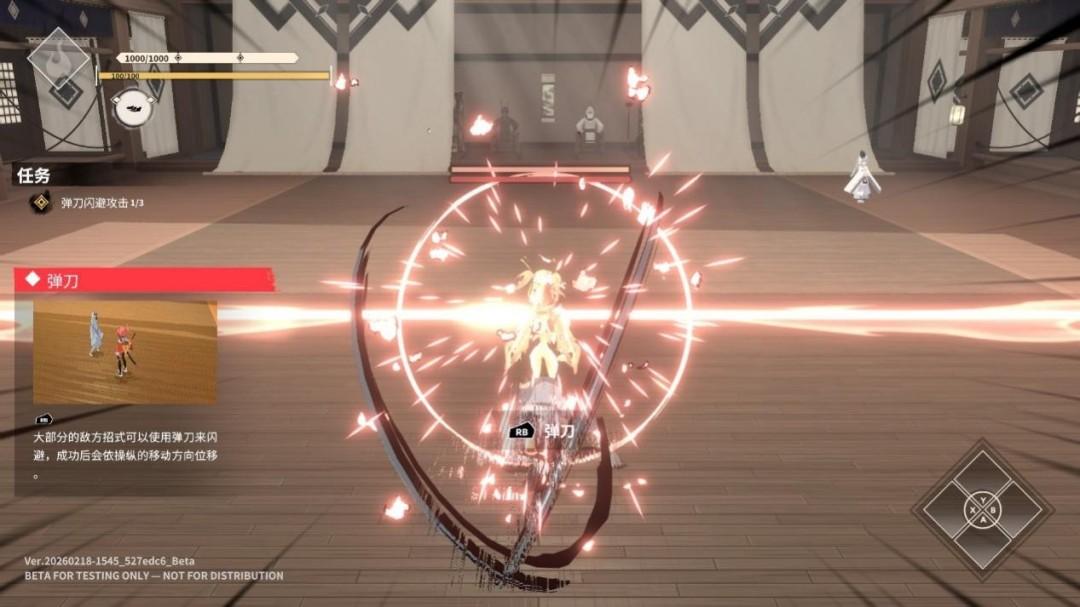Click the diamond skill pad in the corner
This screenshot has width=1080, height=607.
982,510
